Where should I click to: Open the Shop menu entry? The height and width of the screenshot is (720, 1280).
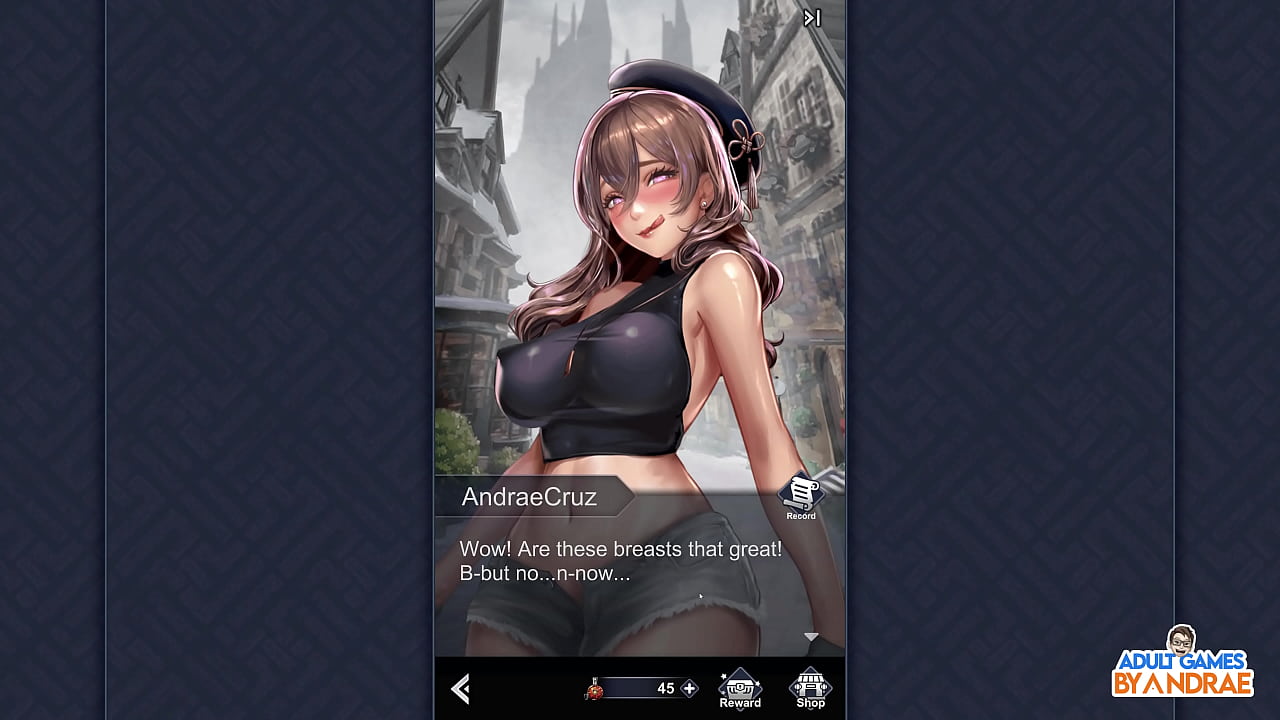tap(810, 690)
